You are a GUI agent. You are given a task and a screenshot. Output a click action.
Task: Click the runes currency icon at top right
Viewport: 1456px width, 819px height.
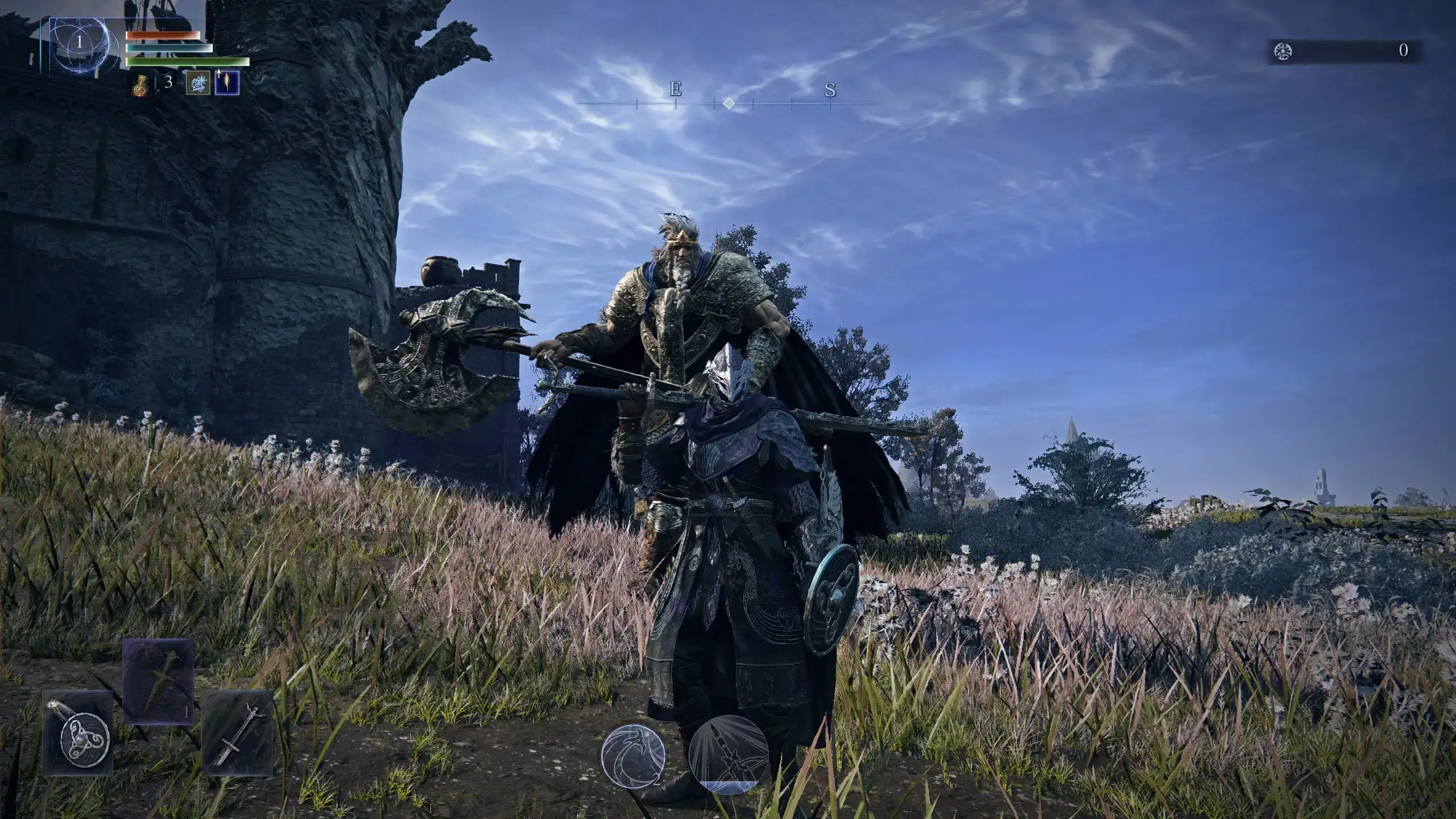pyautogui.click(x=1282, y=50)
